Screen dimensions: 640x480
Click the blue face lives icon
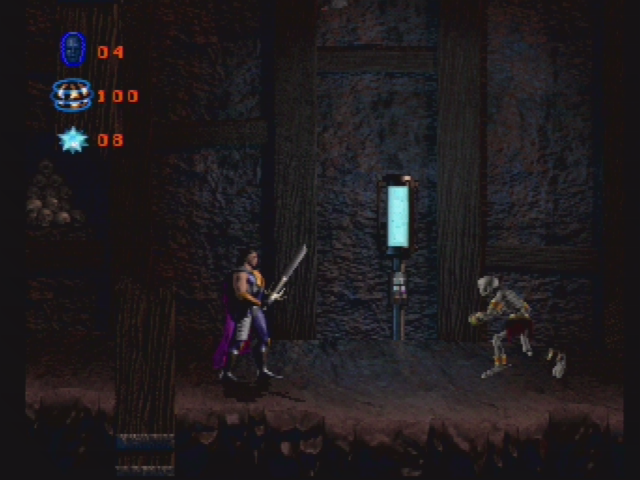(x=72, y=49)
